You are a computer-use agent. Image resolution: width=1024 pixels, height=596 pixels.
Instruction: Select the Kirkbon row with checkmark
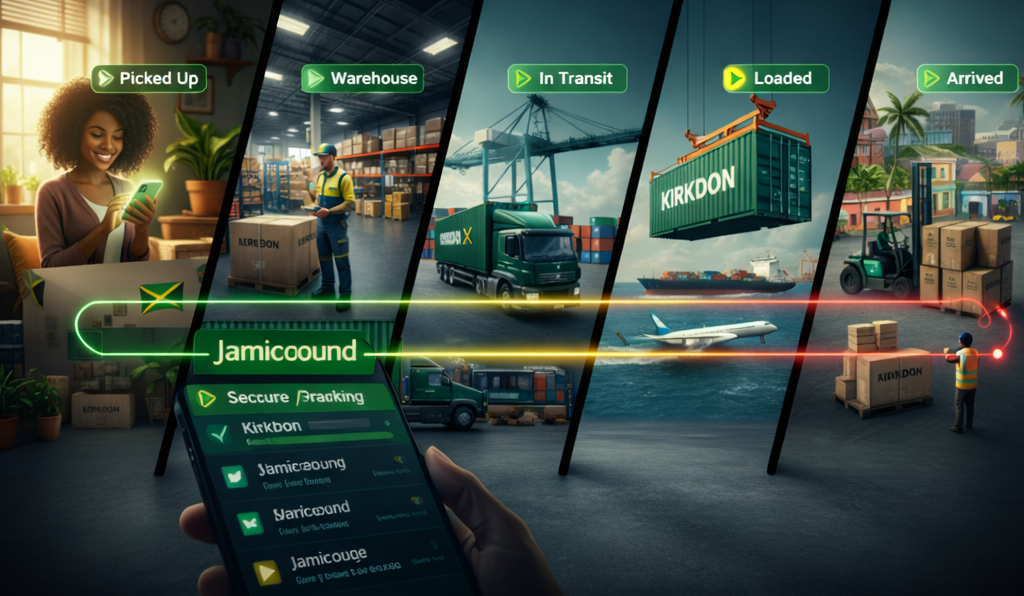(x=300, y=430)
